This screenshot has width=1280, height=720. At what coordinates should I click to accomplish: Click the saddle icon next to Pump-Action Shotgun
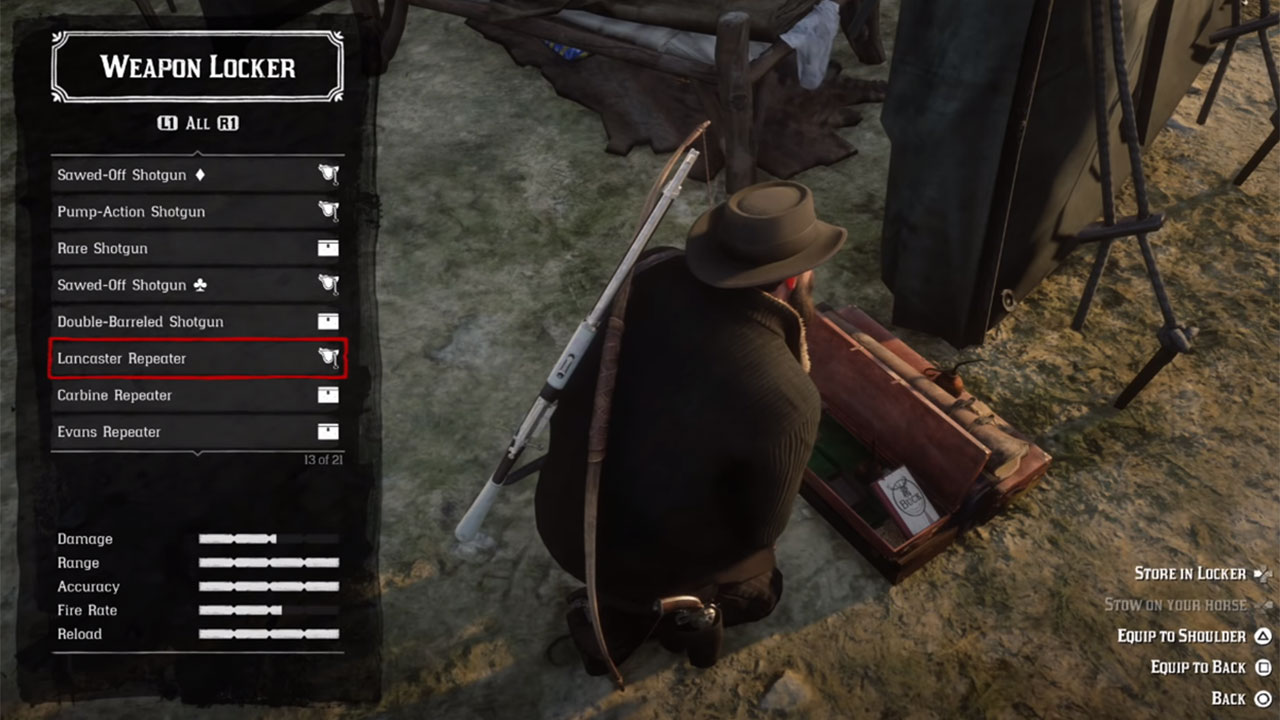[330, 211]
